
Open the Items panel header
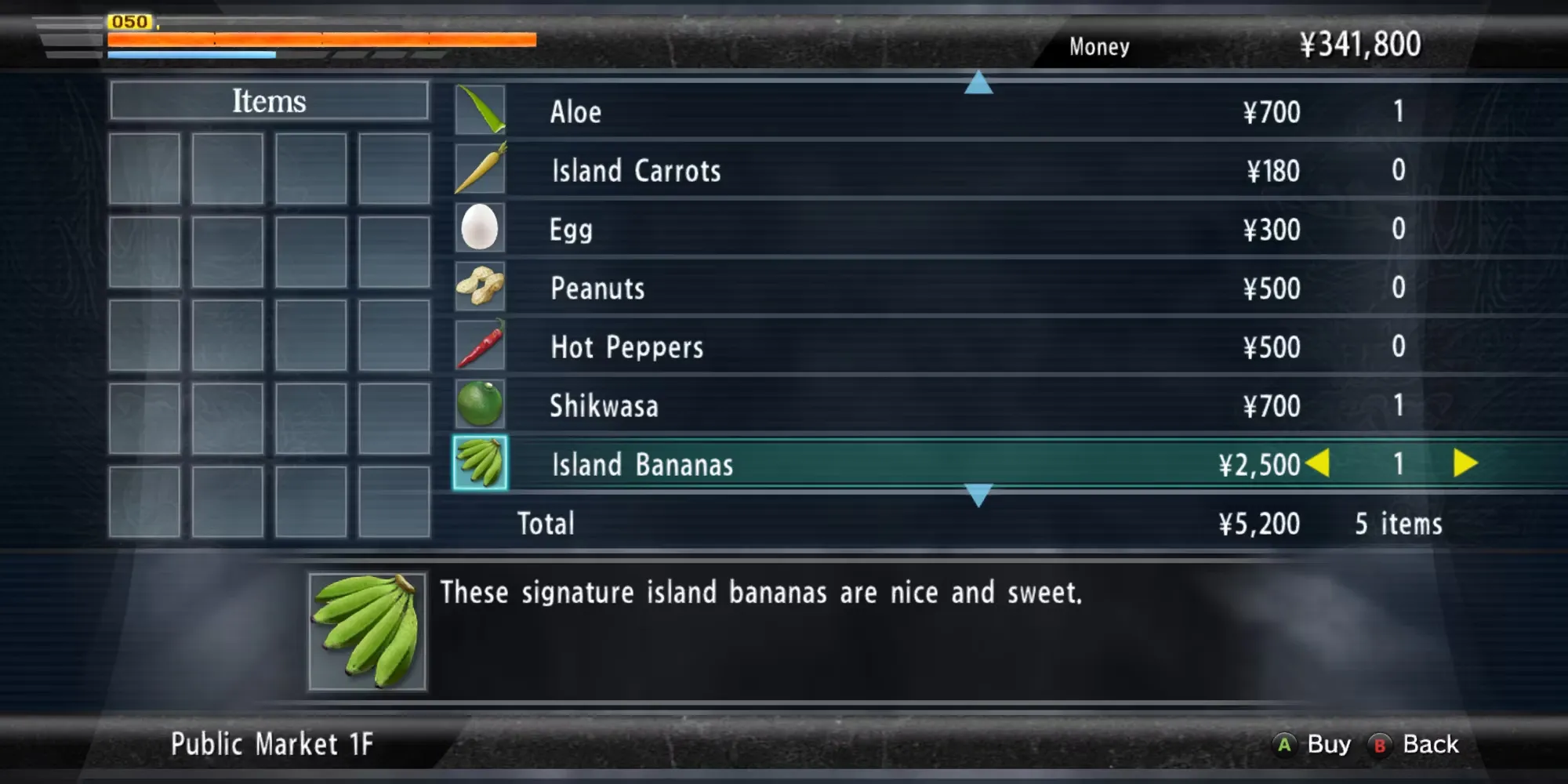tap(269, 101)
